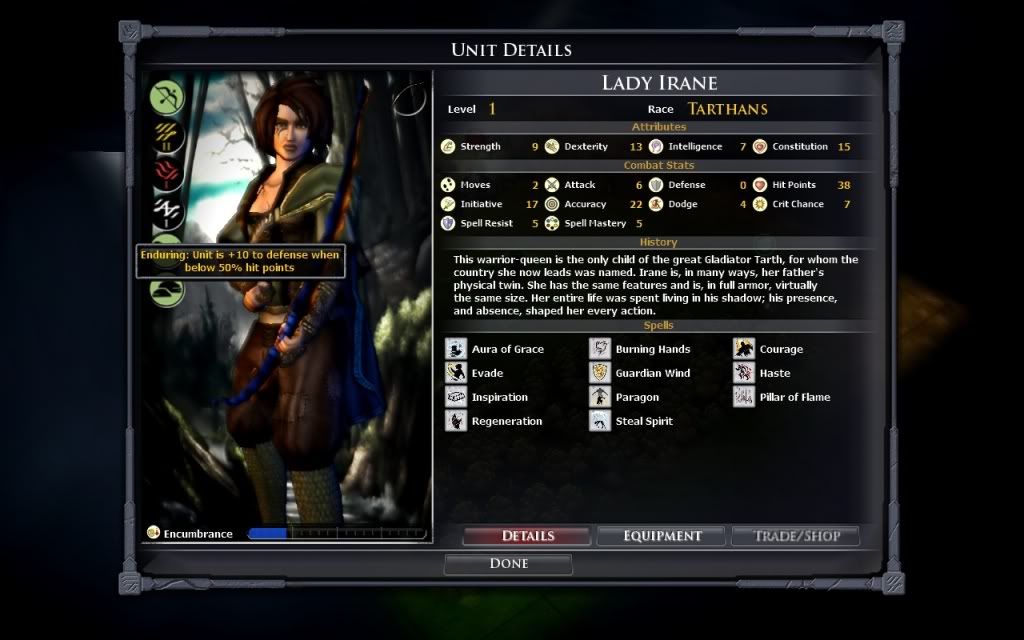Select the Pillar of Flame spell
The height and width of the screenshot is (640, 1024).
point(744,397)
